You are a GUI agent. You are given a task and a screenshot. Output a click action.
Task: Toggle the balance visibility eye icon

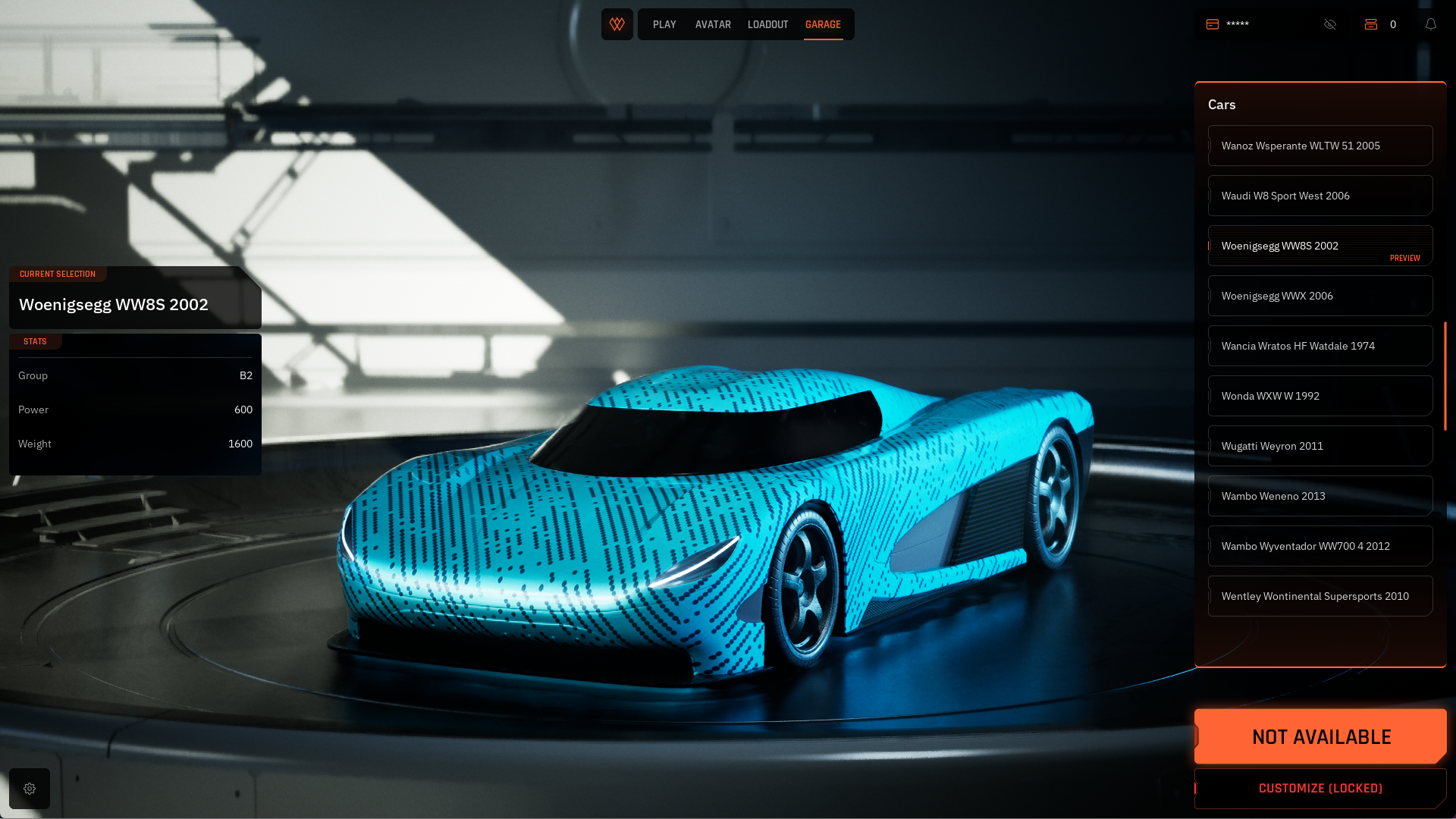pos(1330,24)
